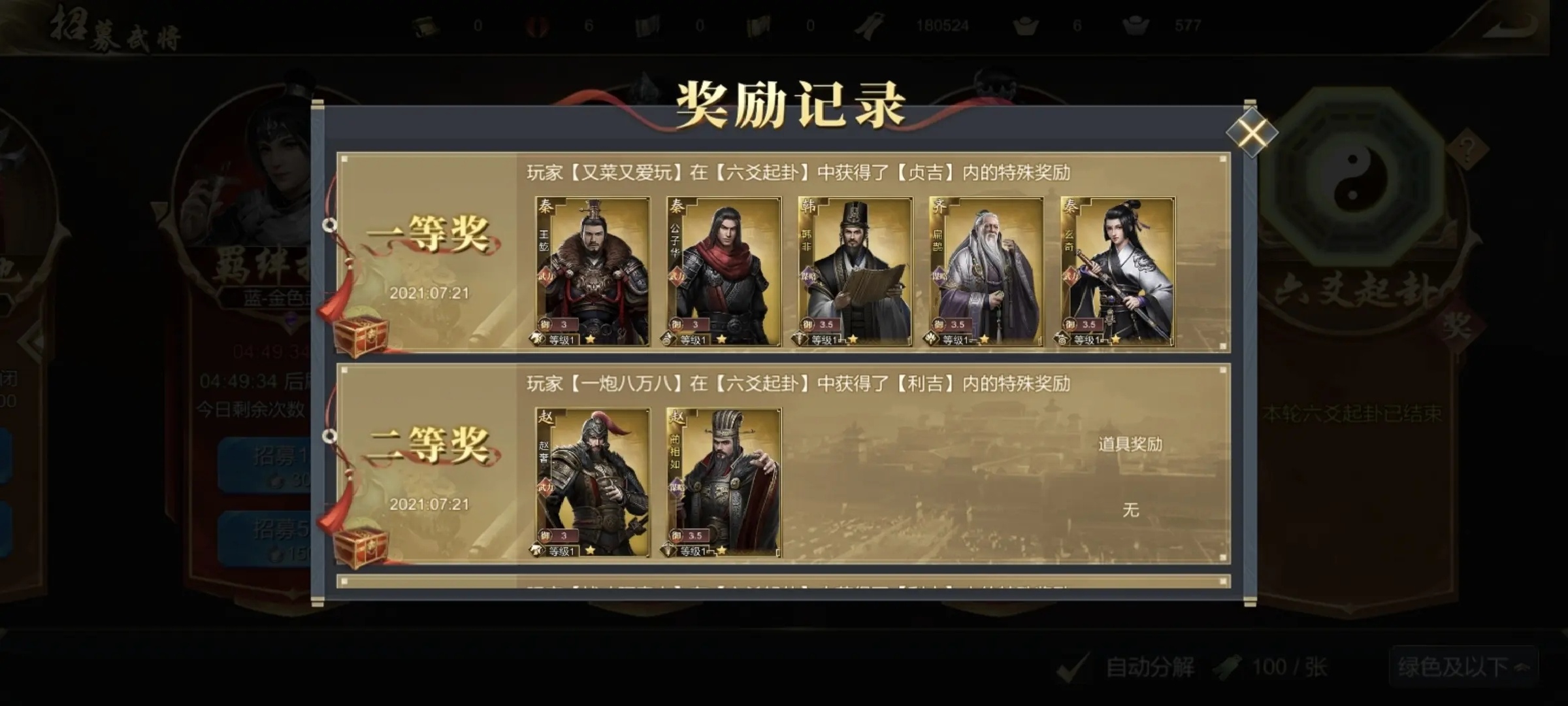Toggle the 自动分解 auto-decompose checkbox
Image resolution: width=1568 pixels, height=706 pixels.
coord(1072,667)
